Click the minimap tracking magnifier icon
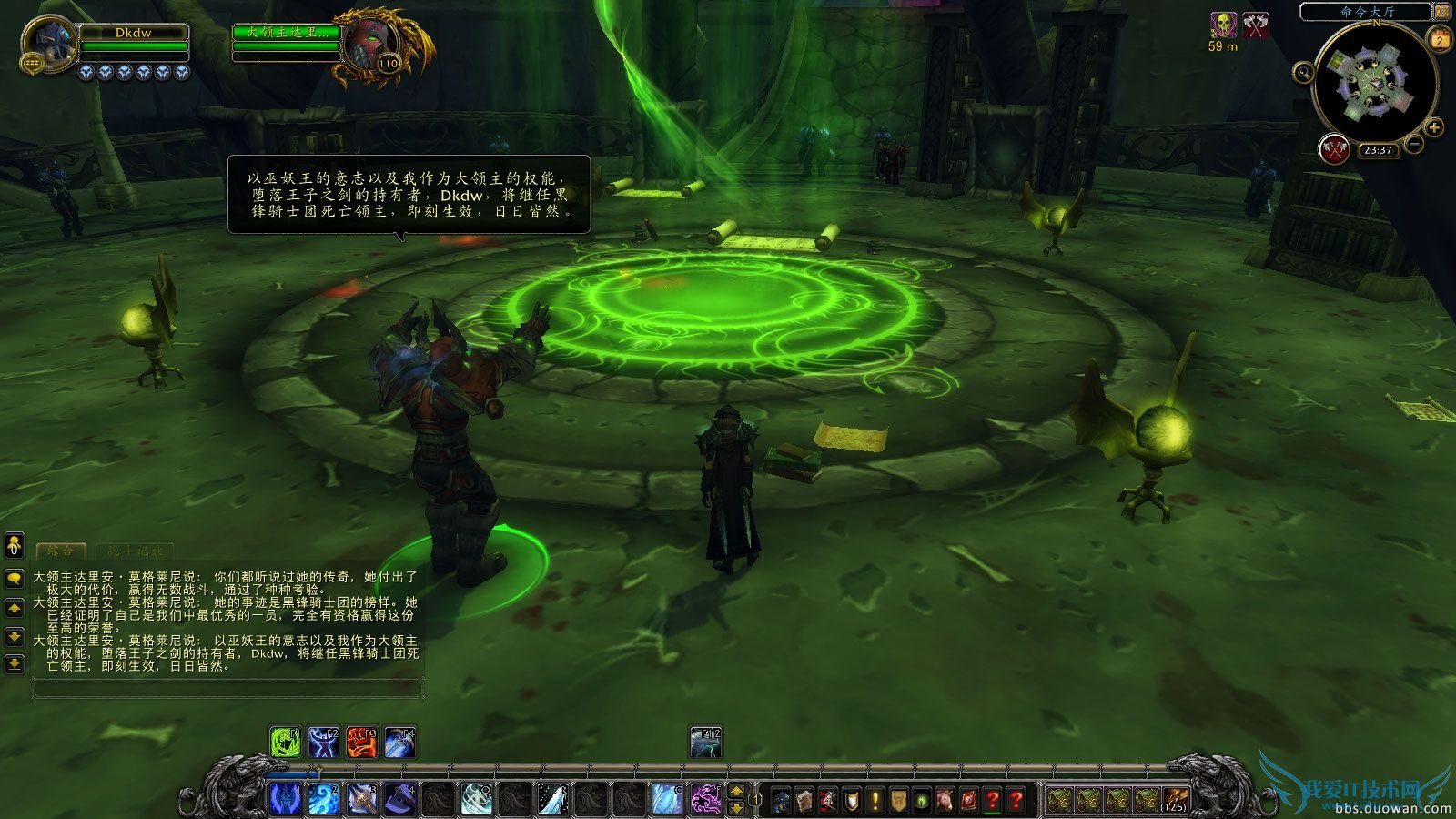The height and width of the screenshot is (819, 1456). click(x=1304, y=72)
